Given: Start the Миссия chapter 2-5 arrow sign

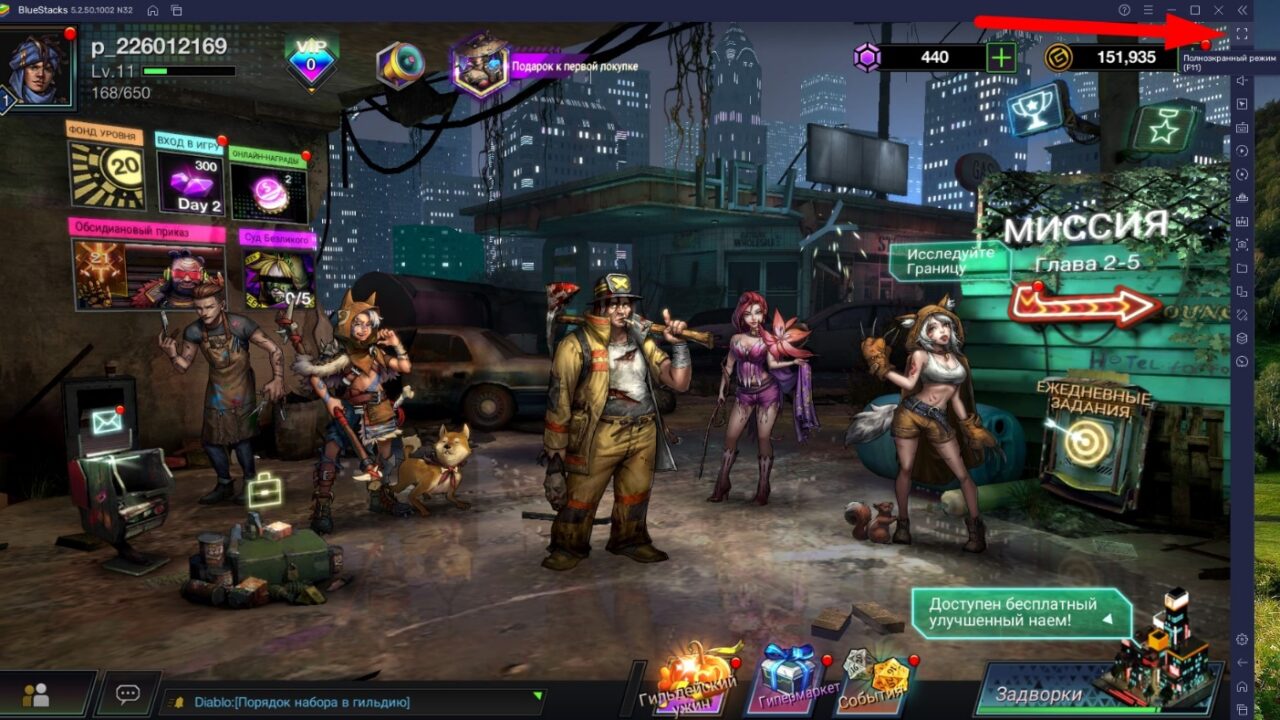Looking at the screenshot, I should [x=1084, y=304].
